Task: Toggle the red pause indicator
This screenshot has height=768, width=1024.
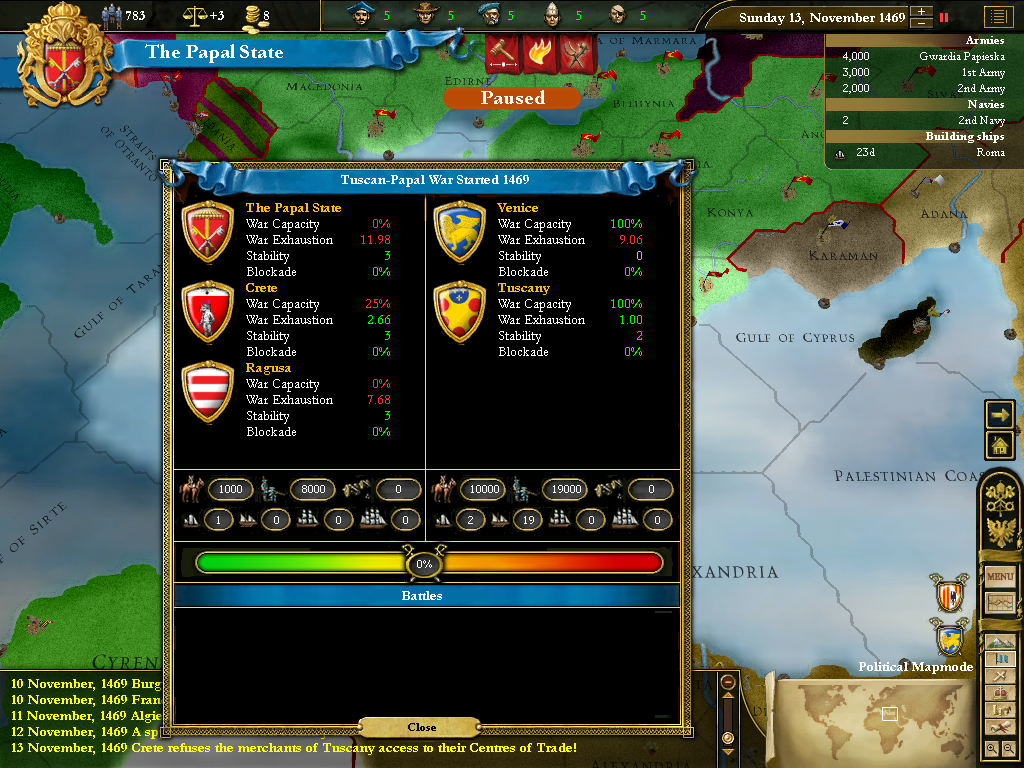Action: pyautogui.click(x=943, y=17)
